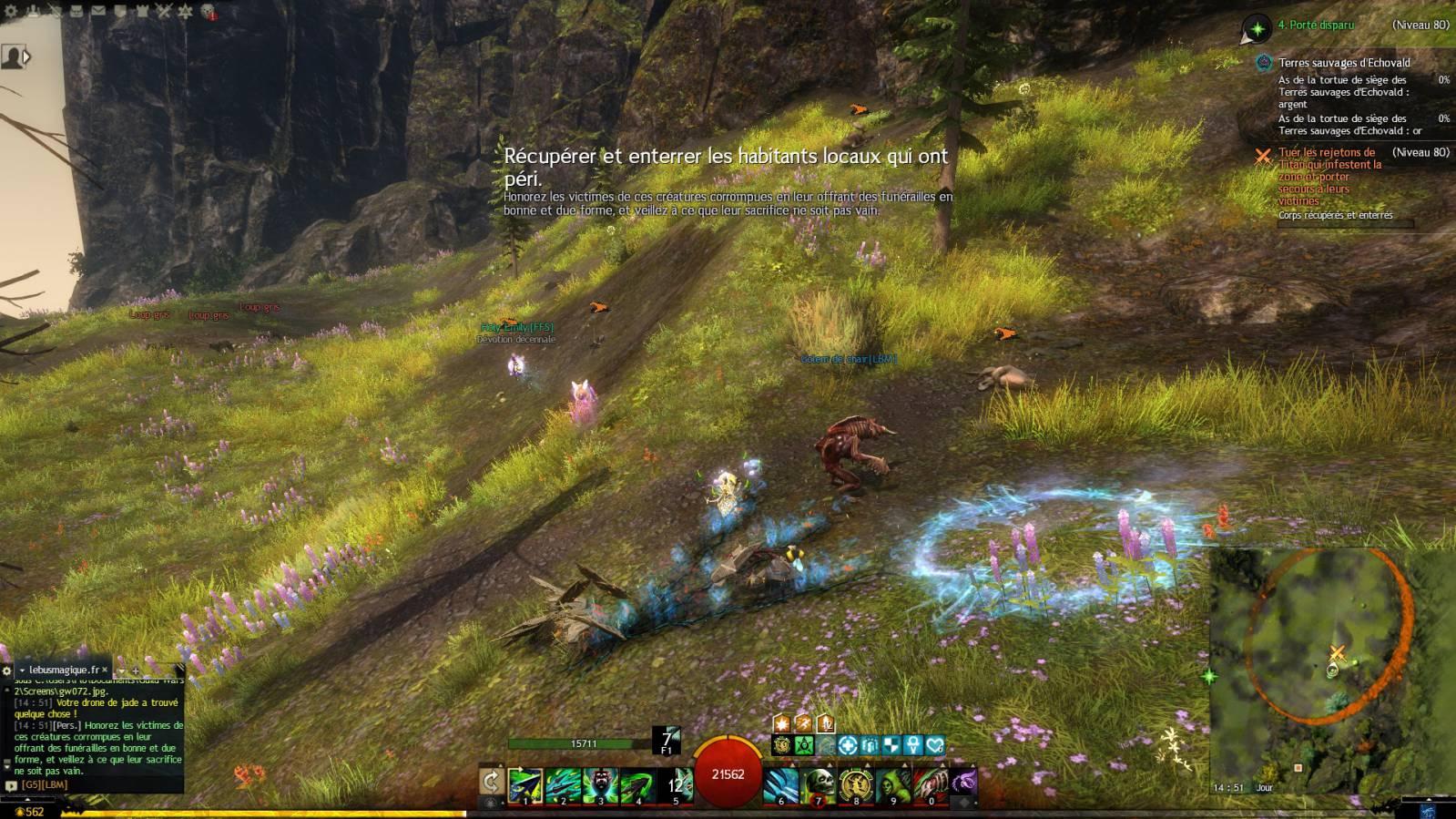This screenshot has height=819, width=1456.
Task: Activate the green arrow skill in slot 4
Action: coord(637,784)
